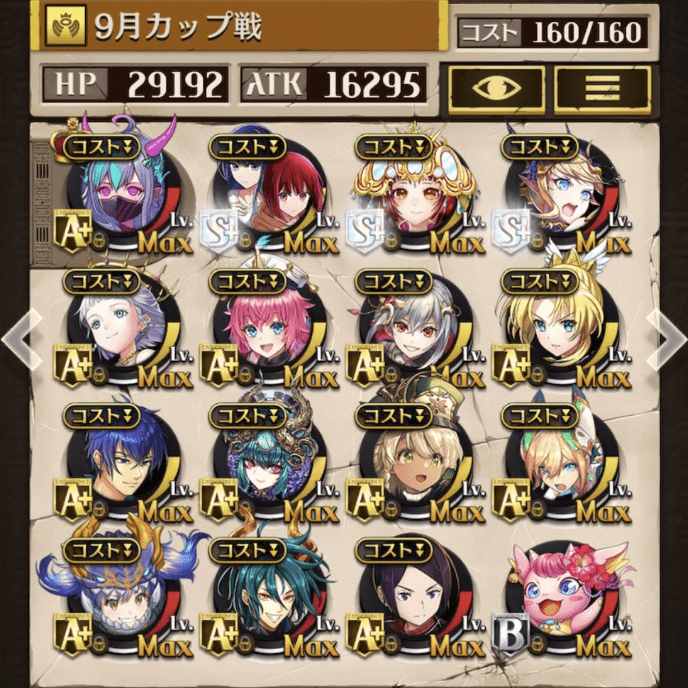Toggle the eye view button
This screenshot has height=688, width=688.
tap(496, 89)
